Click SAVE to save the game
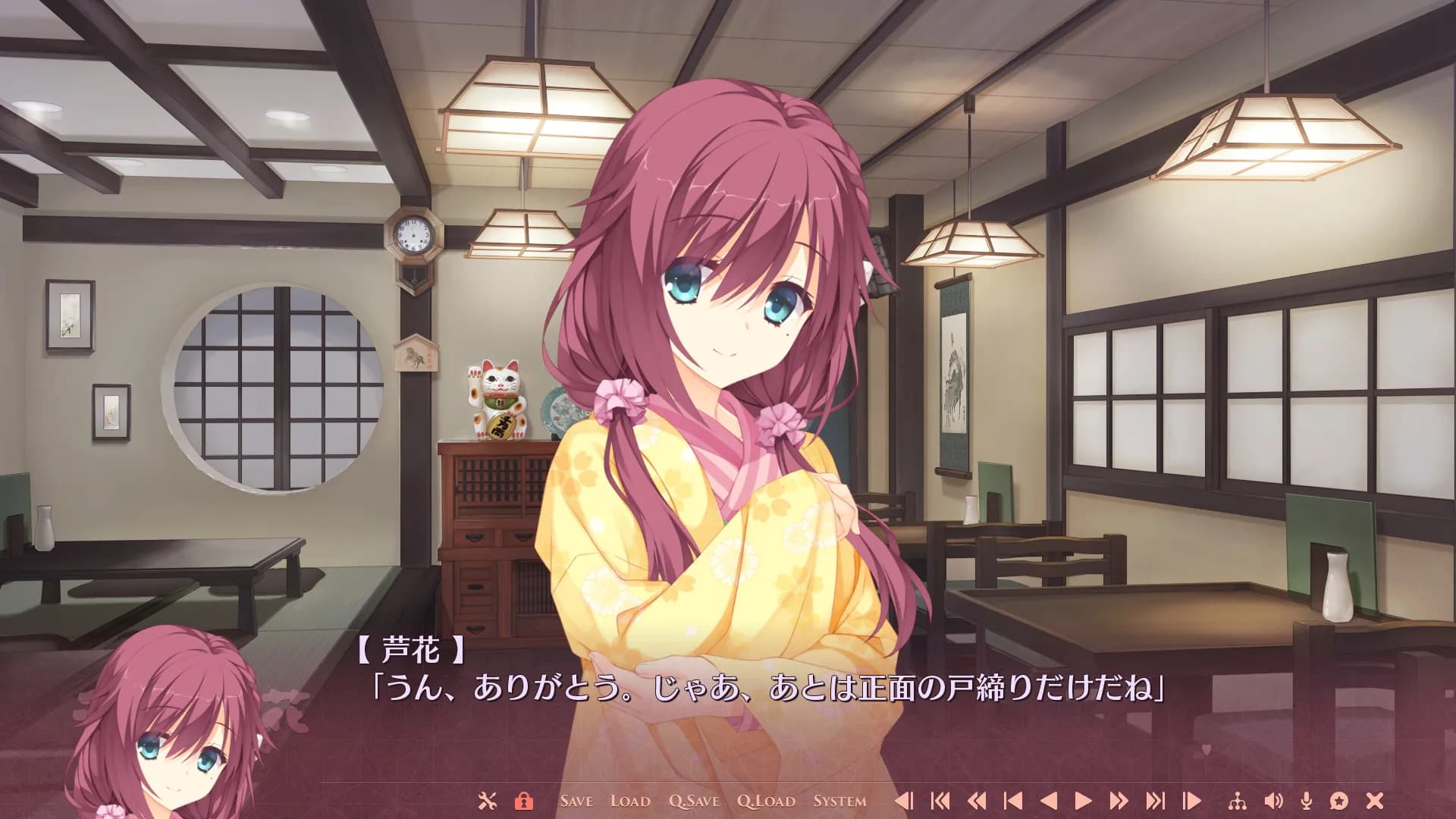The width and height of the screenshot is (1456, 819). click(x=577, y=800)
